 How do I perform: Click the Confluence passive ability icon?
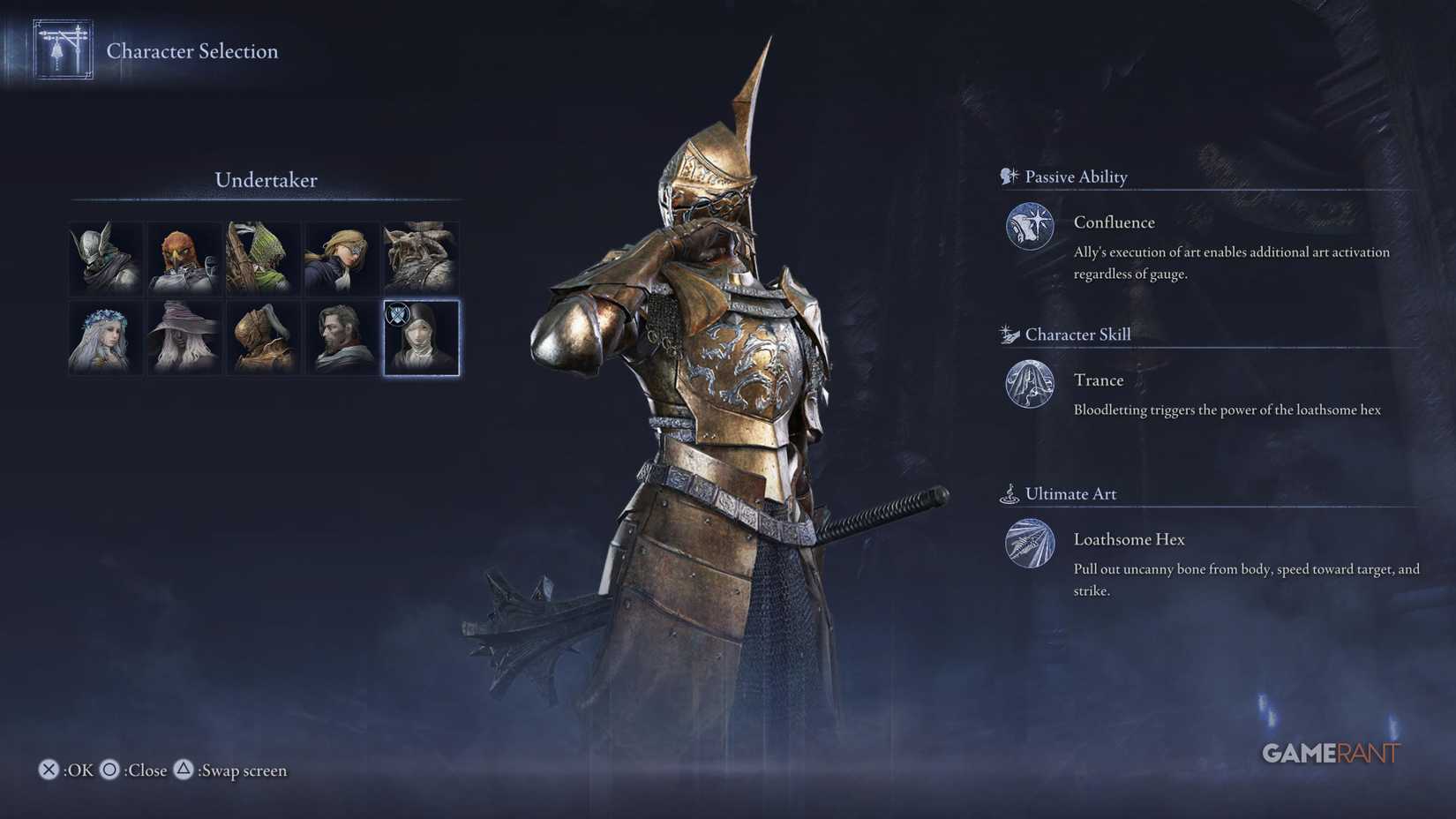pos(1029,227)
